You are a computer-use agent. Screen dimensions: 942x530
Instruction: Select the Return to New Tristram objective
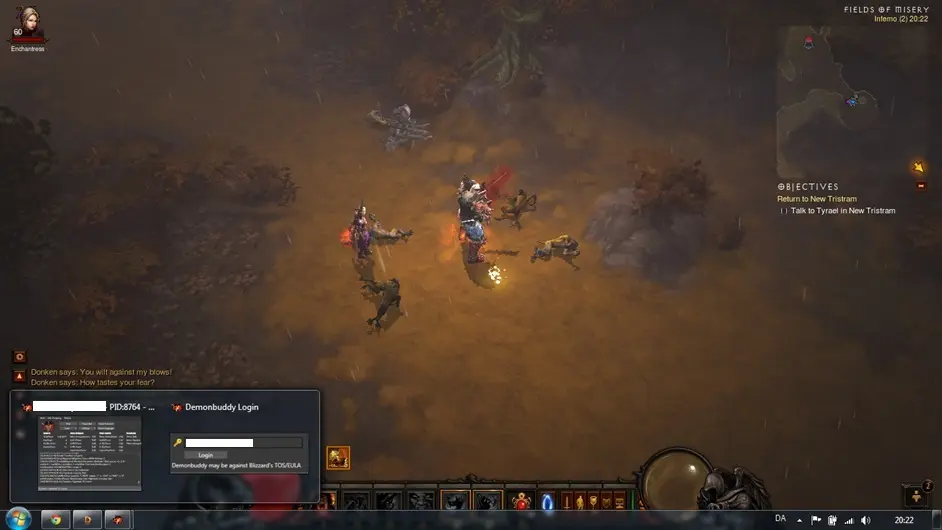[x=816, y=199]
